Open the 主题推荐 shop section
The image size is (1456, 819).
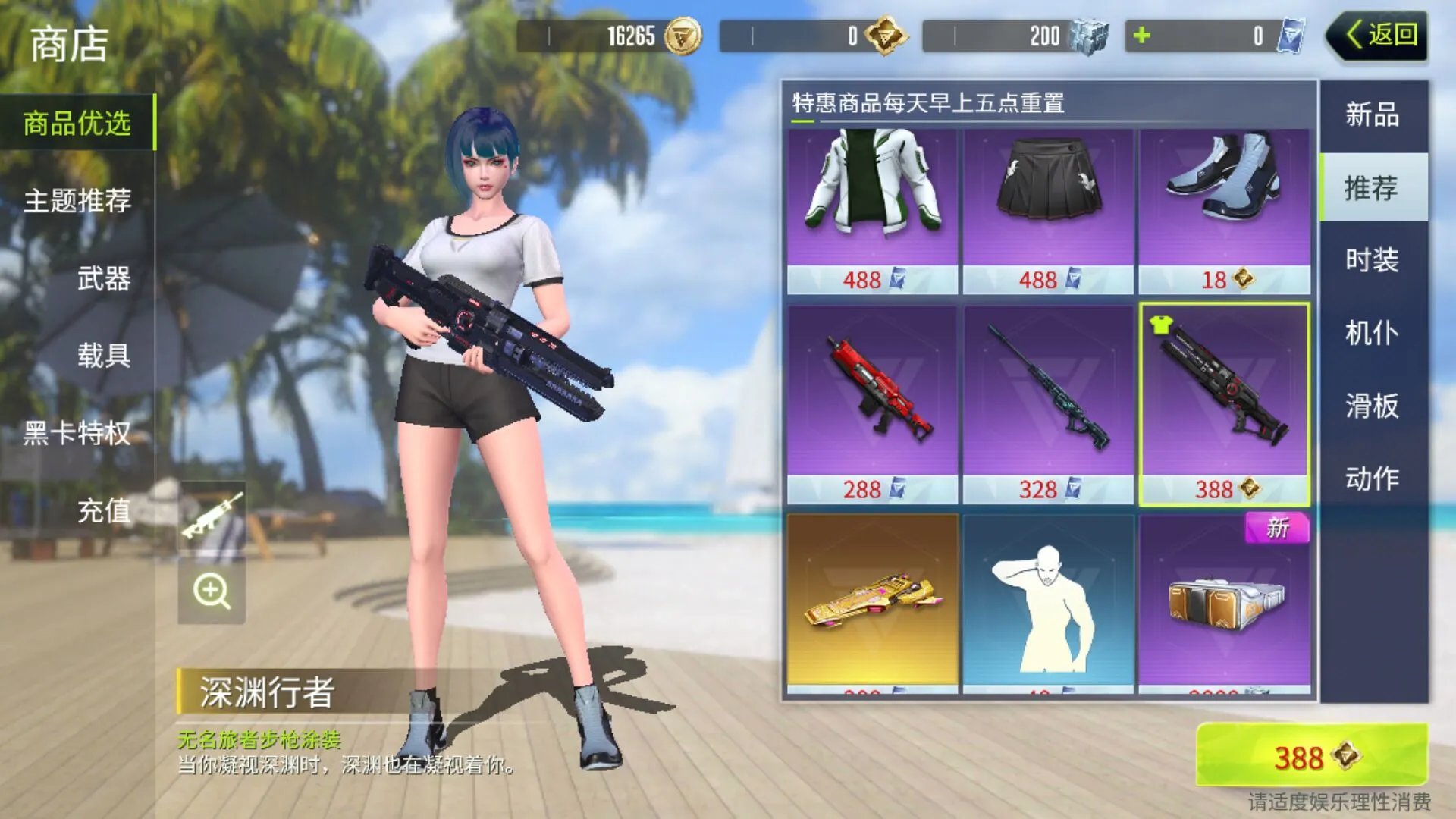(x=77, y=201)
